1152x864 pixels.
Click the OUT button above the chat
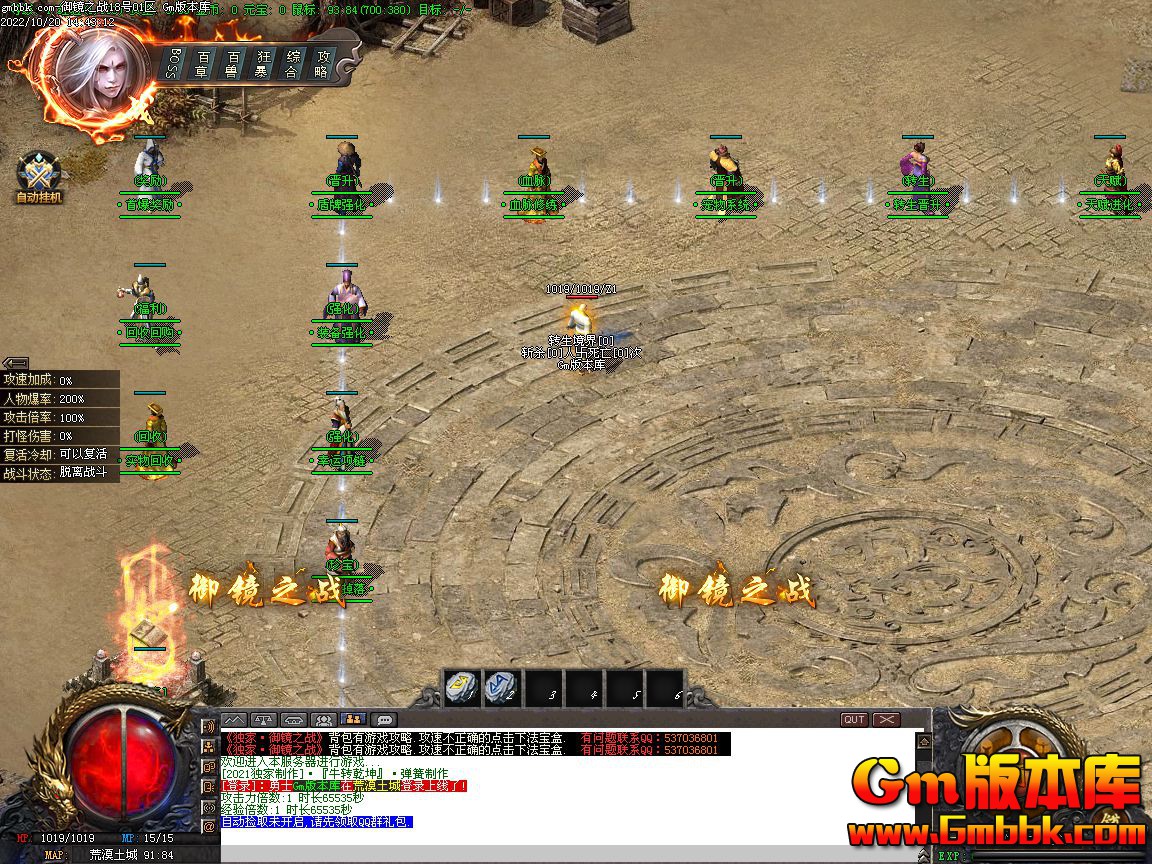854,719
